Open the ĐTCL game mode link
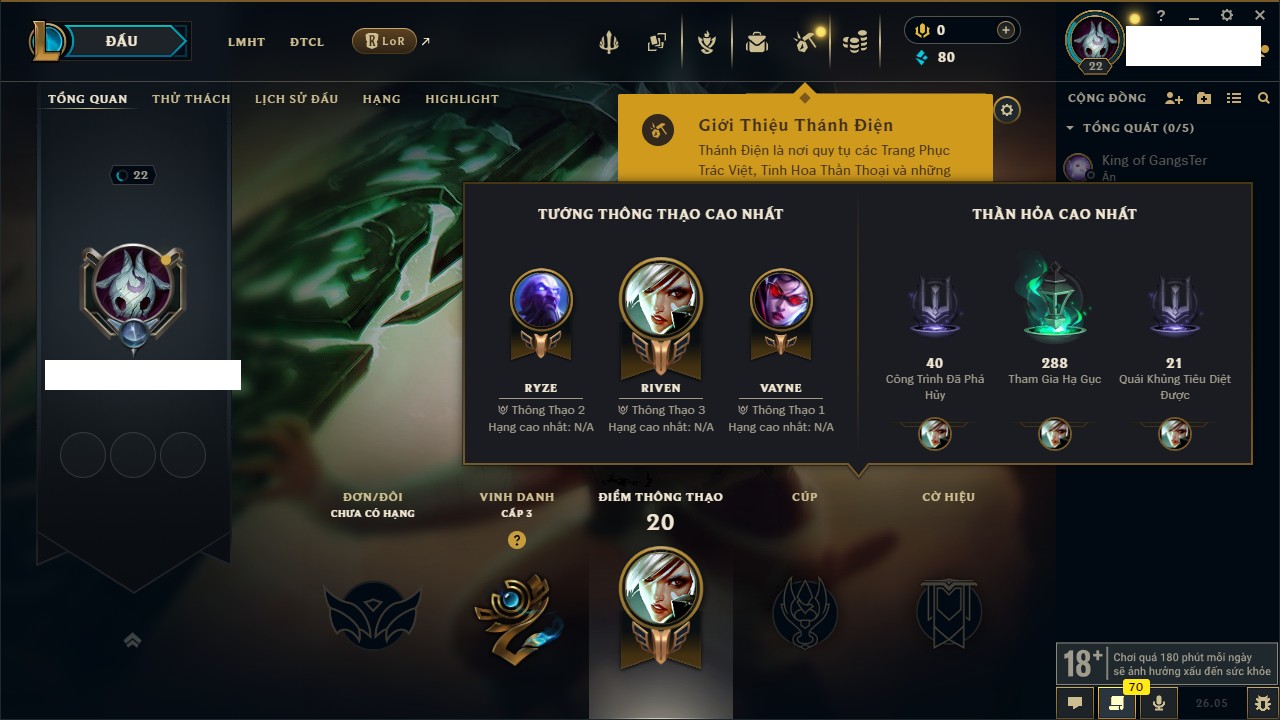The image size is (1280, 720). pos(307,42)
